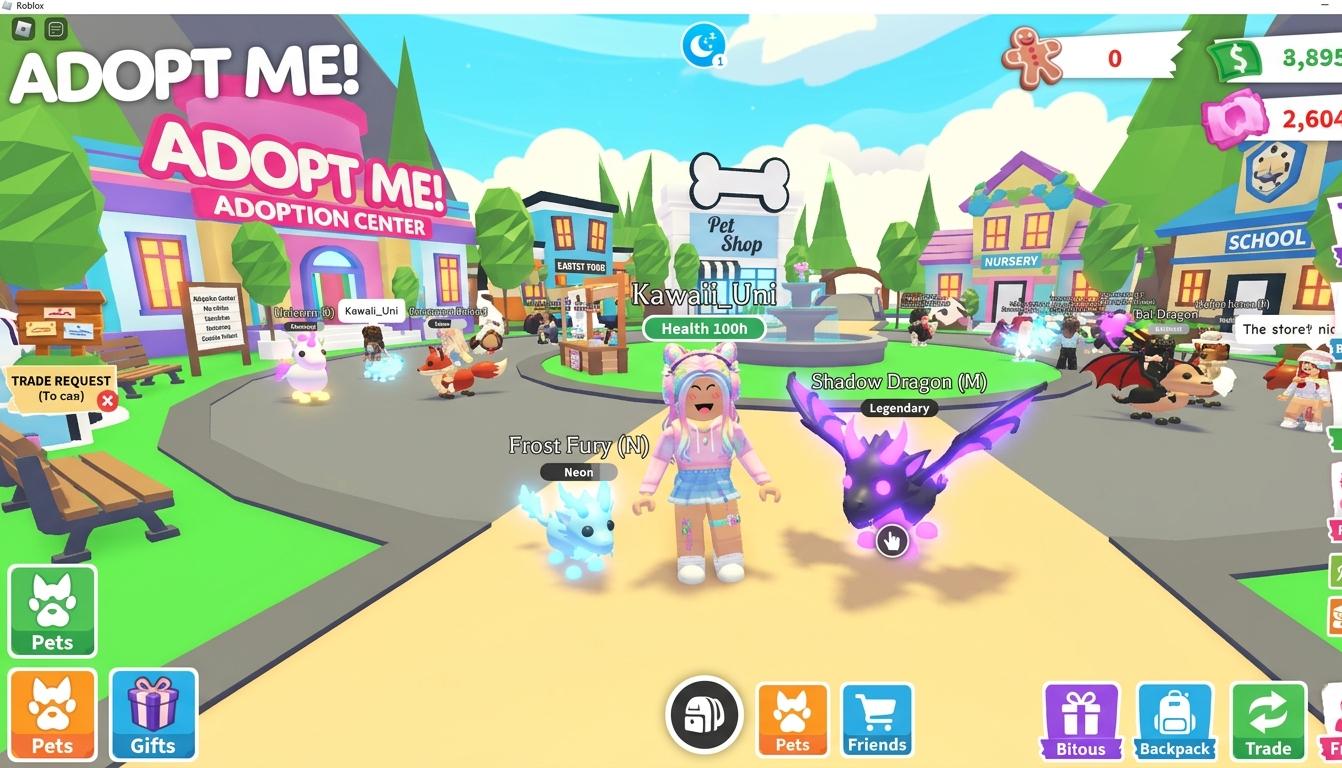Tap the round dark backpack icon
This screenshot has height=768, width=1342.
[x=704, y=714]
